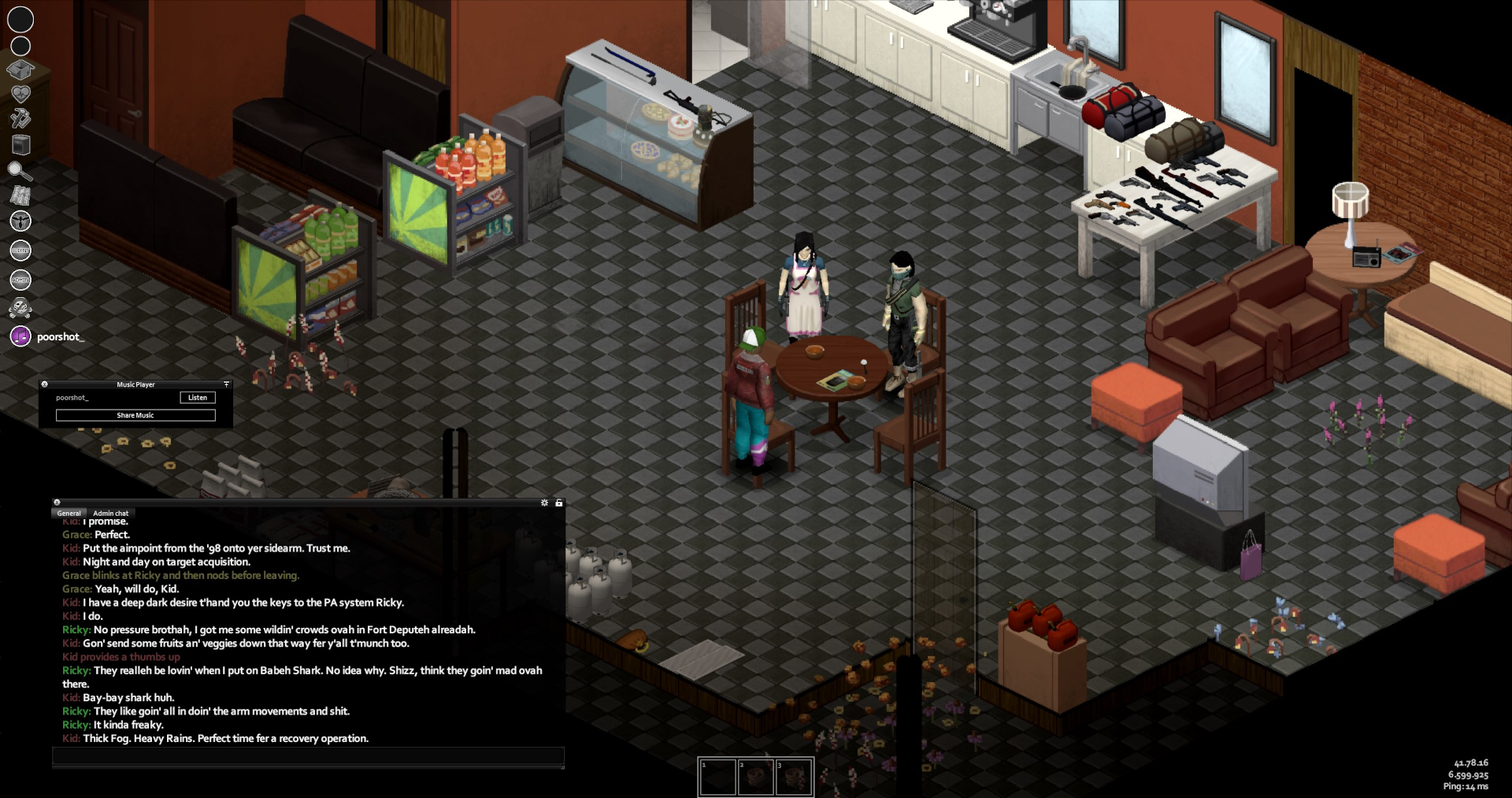
Task: Select the furniture movable mode icon
Action: coord(20,144)
